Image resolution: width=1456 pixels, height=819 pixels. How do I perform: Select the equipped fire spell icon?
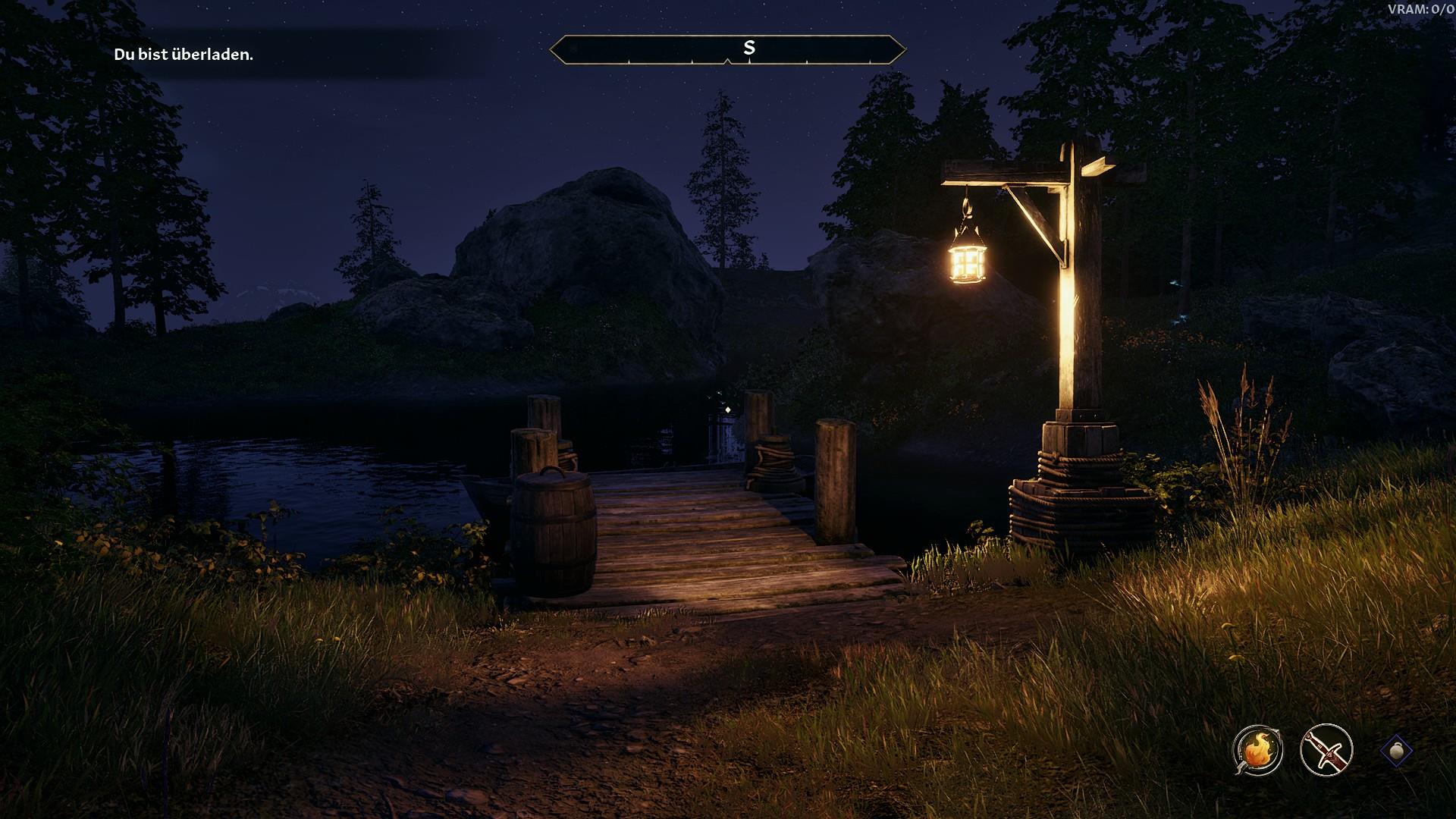[x=1257, y=750]
